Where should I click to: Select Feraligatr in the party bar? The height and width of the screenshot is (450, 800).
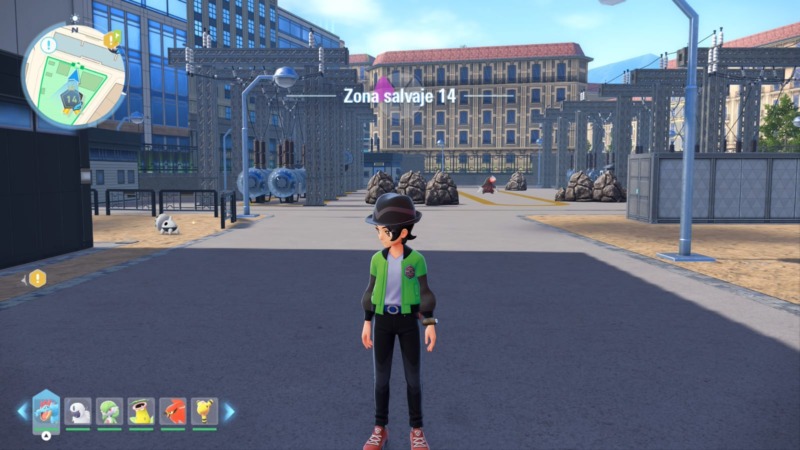pyautogui.click(x=46, y=410)
